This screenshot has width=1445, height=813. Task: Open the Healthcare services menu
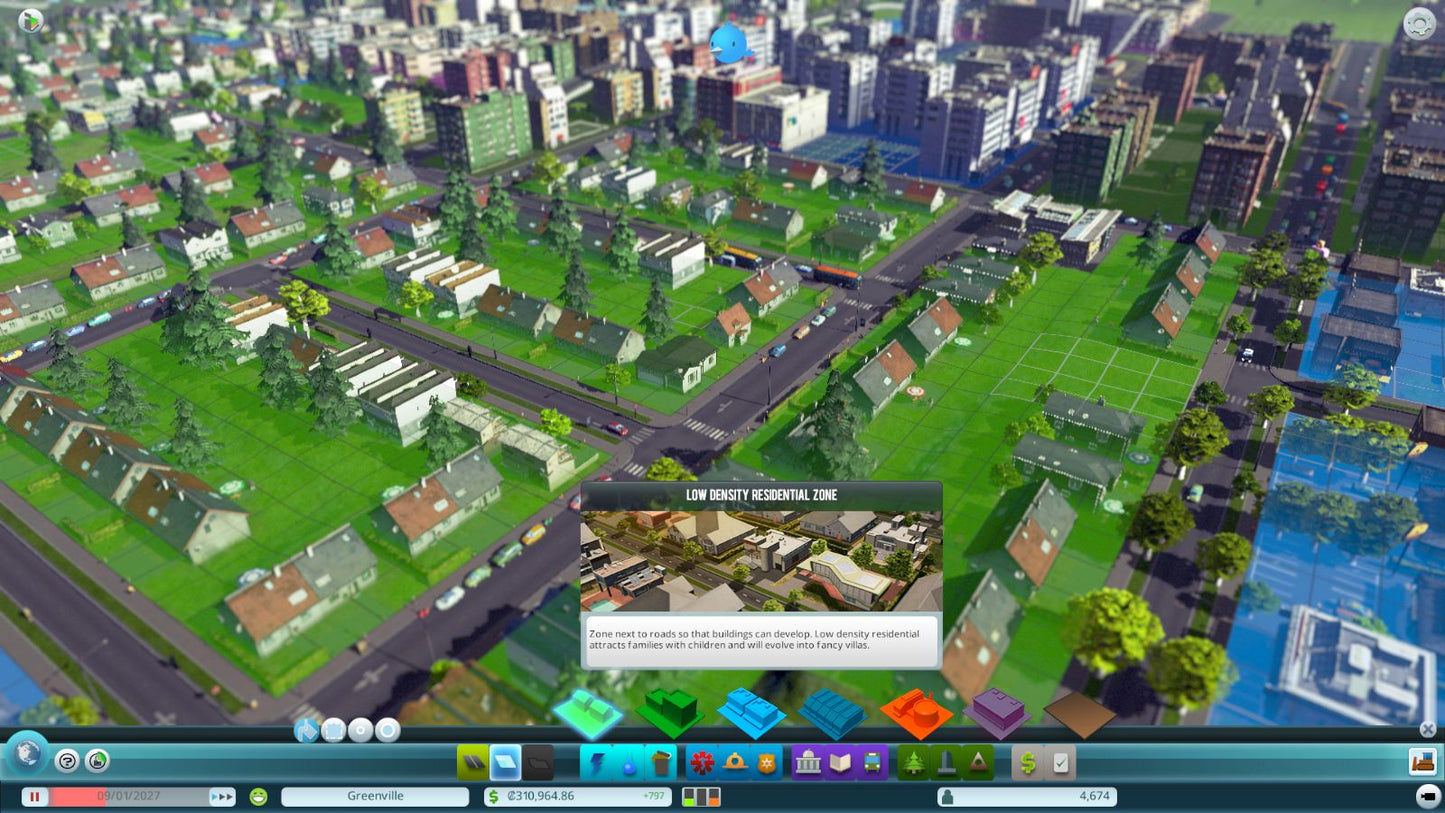702,761
